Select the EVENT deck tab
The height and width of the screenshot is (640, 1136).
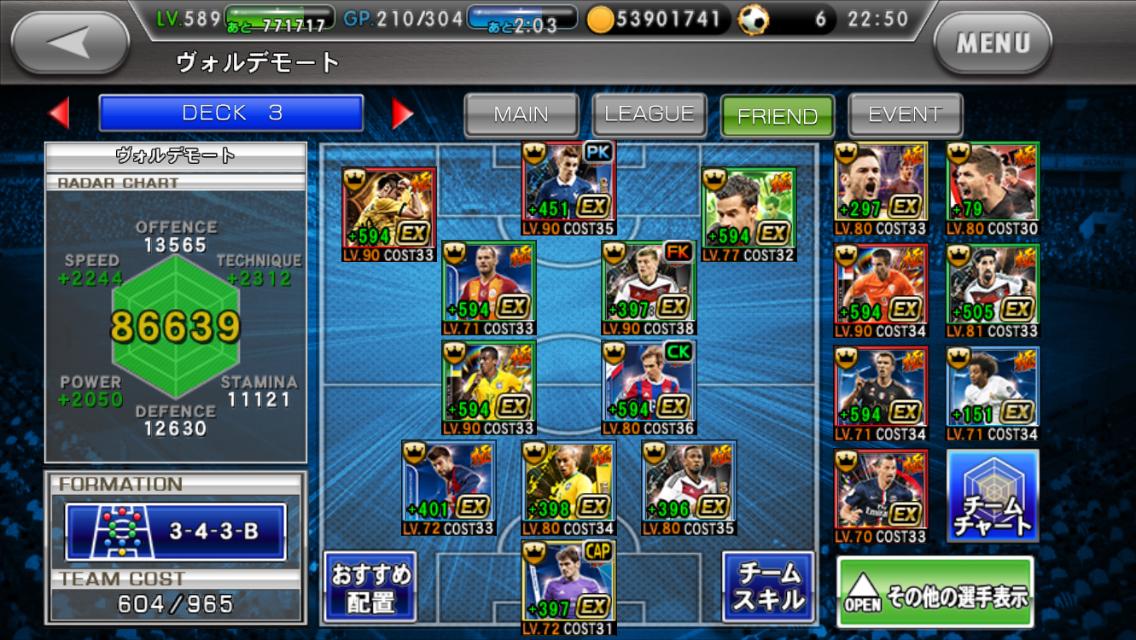[x=905, y=115]
